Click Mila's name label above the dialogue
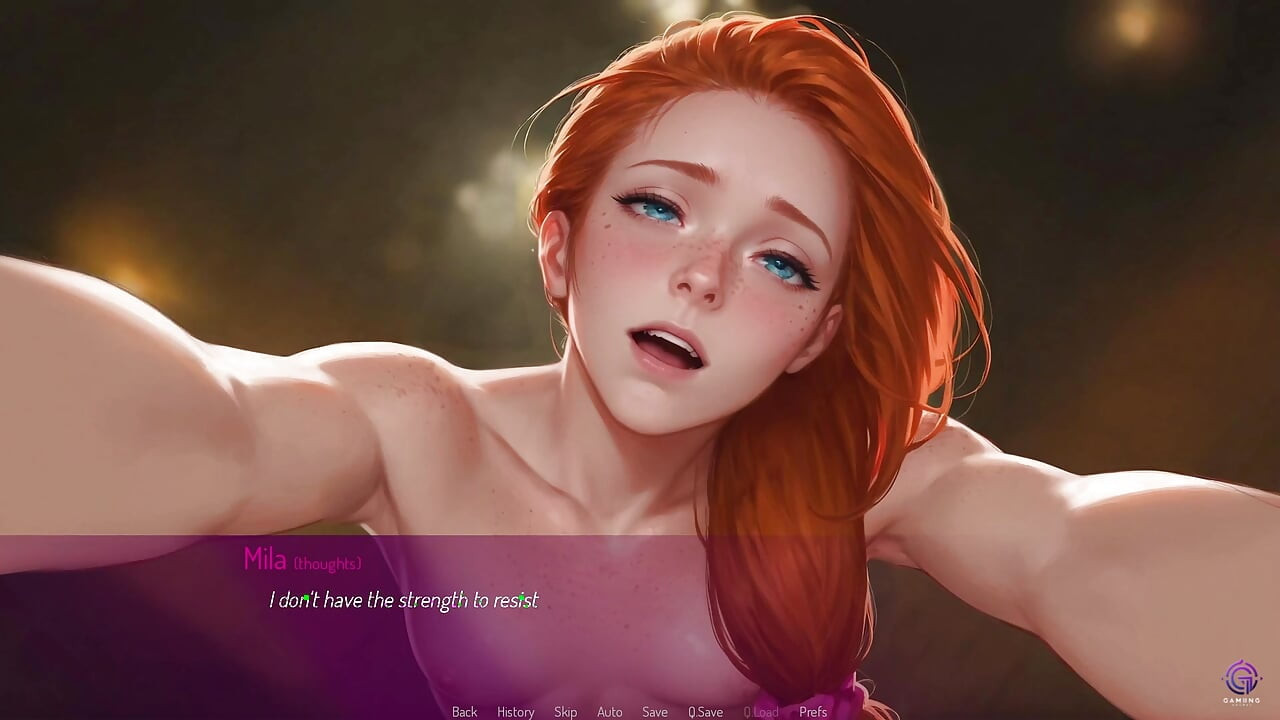 coord(264,561)
